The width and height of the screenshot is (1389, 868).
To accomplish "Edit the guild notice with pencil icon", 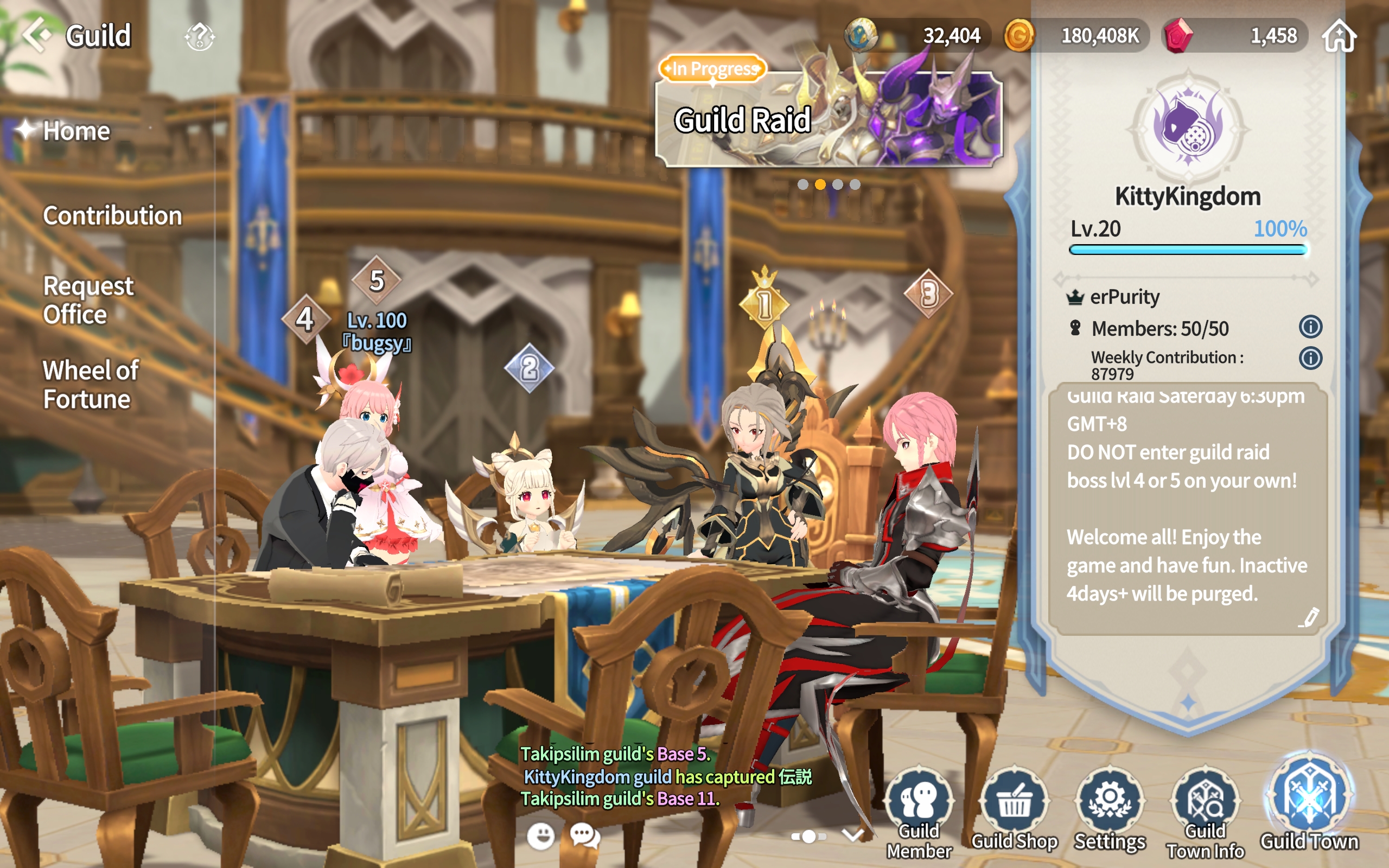I will [x=1310, y=618].
